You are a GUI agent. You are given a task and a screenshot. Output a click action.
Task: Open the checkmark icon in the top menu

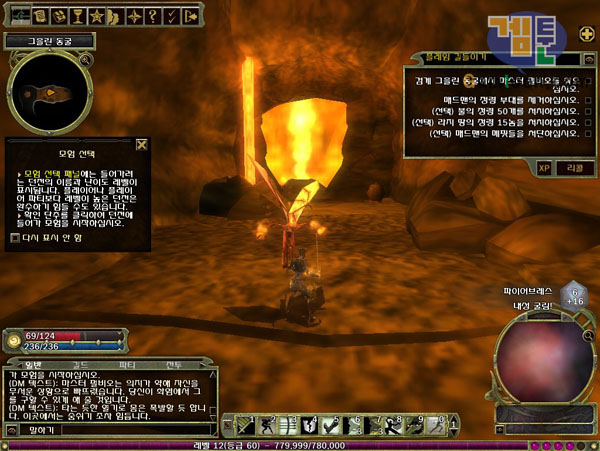tap(170, 16)
